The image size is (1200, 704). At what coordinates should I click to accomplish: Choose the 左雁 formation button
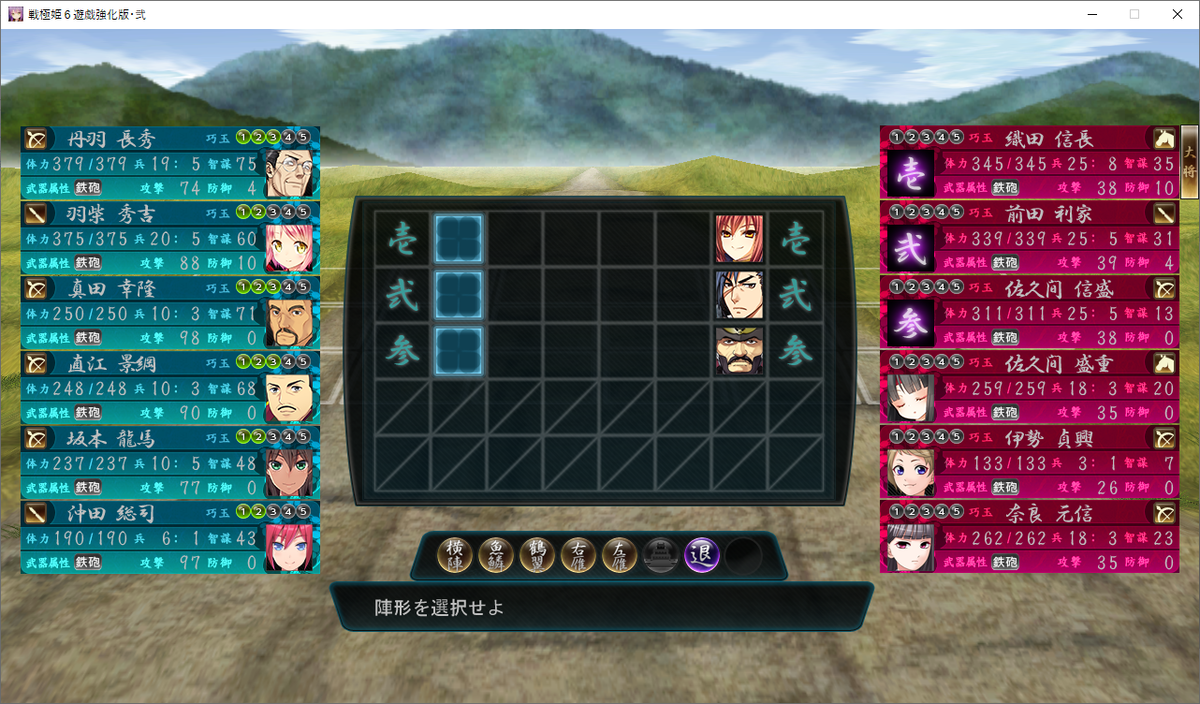(619, 554)
